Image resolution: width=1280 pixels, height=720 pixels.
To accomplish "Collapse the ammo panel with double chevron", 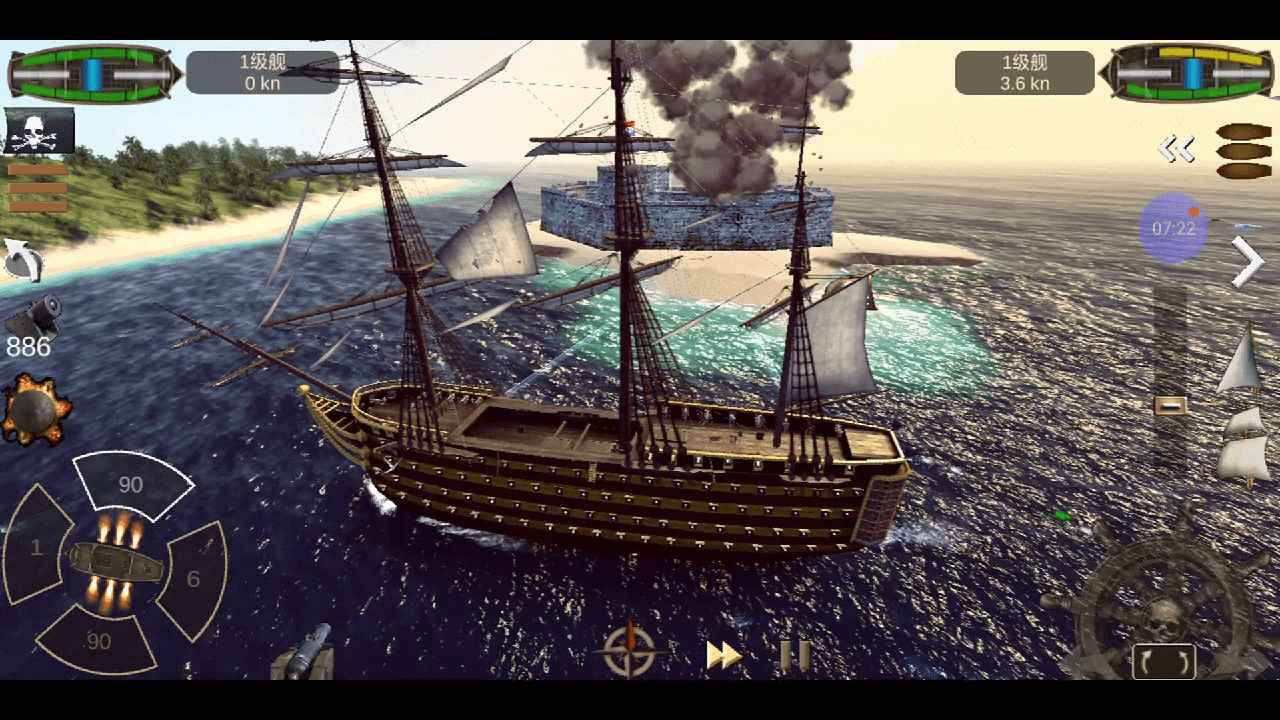I will [1179, 146].
